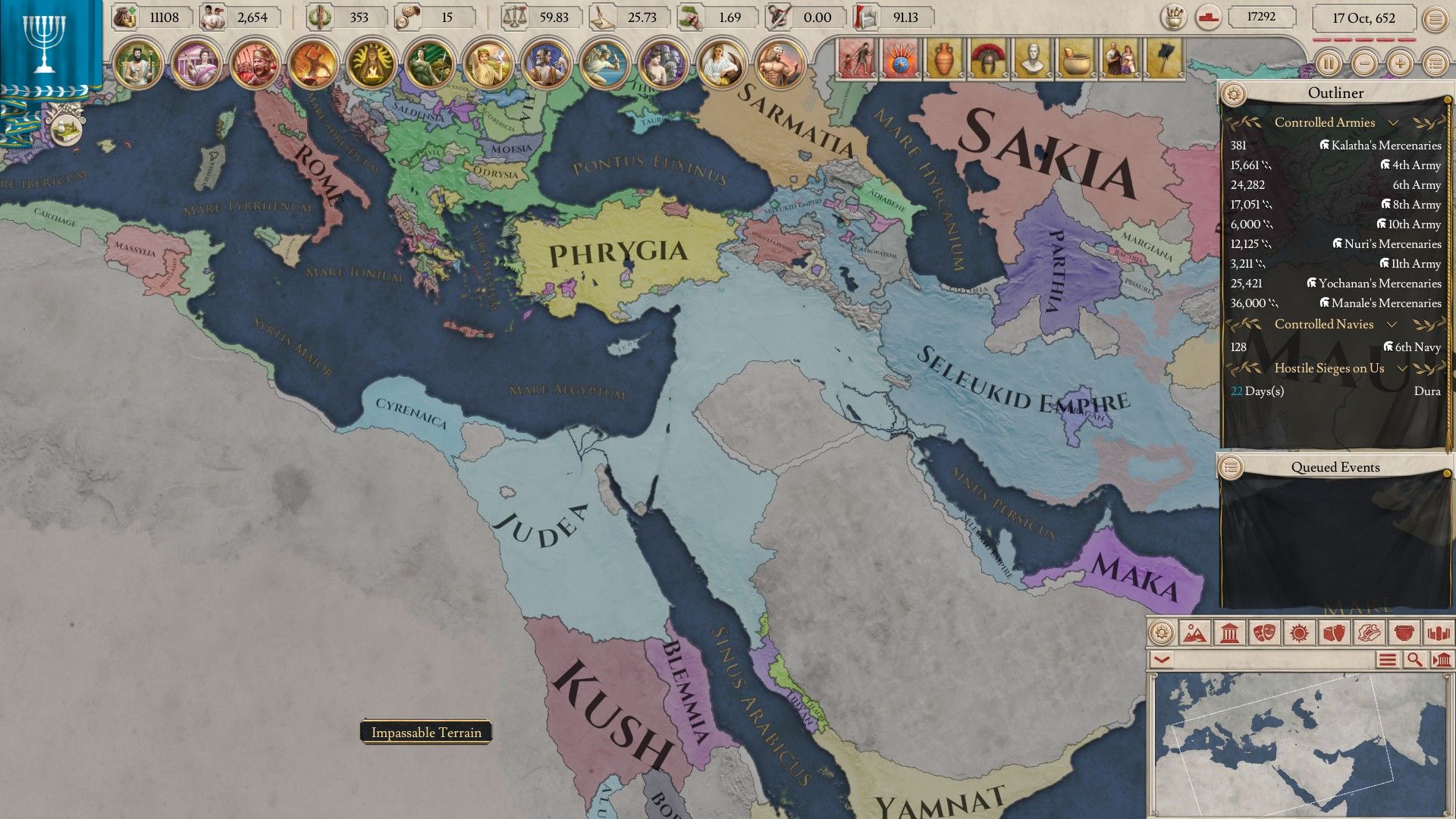Open the terrain map mode with the mountain icon
The image size is (1456, 819).
1195,634
